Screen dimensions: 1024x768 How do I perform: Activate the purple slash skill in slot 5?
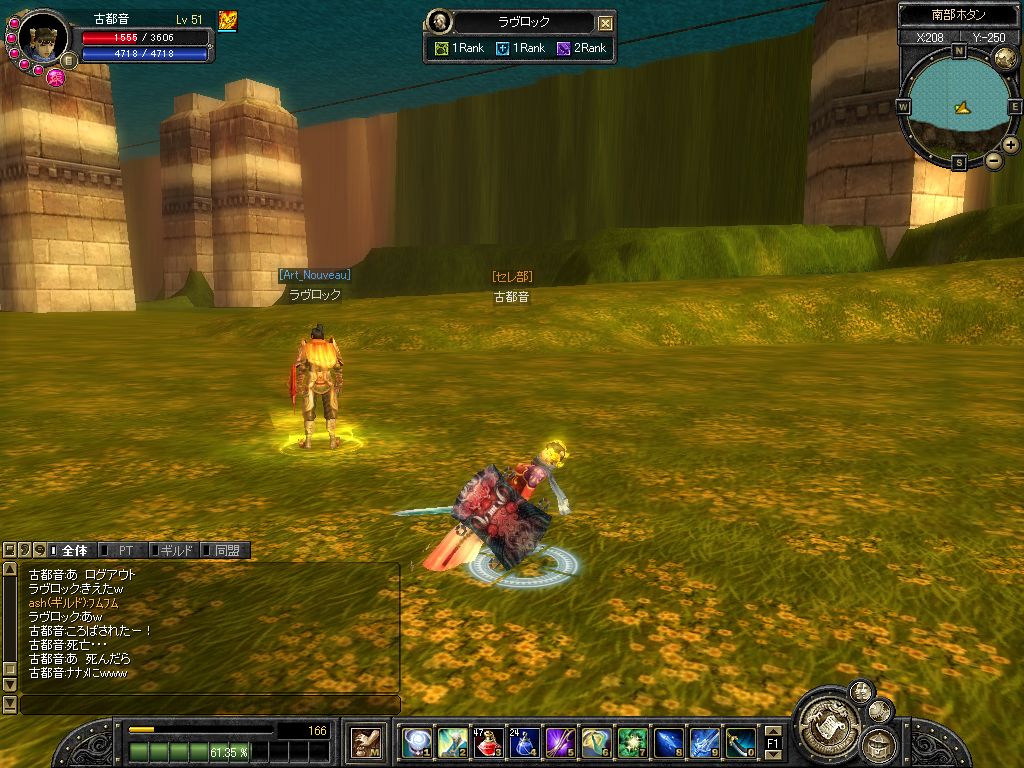(560, 742)
